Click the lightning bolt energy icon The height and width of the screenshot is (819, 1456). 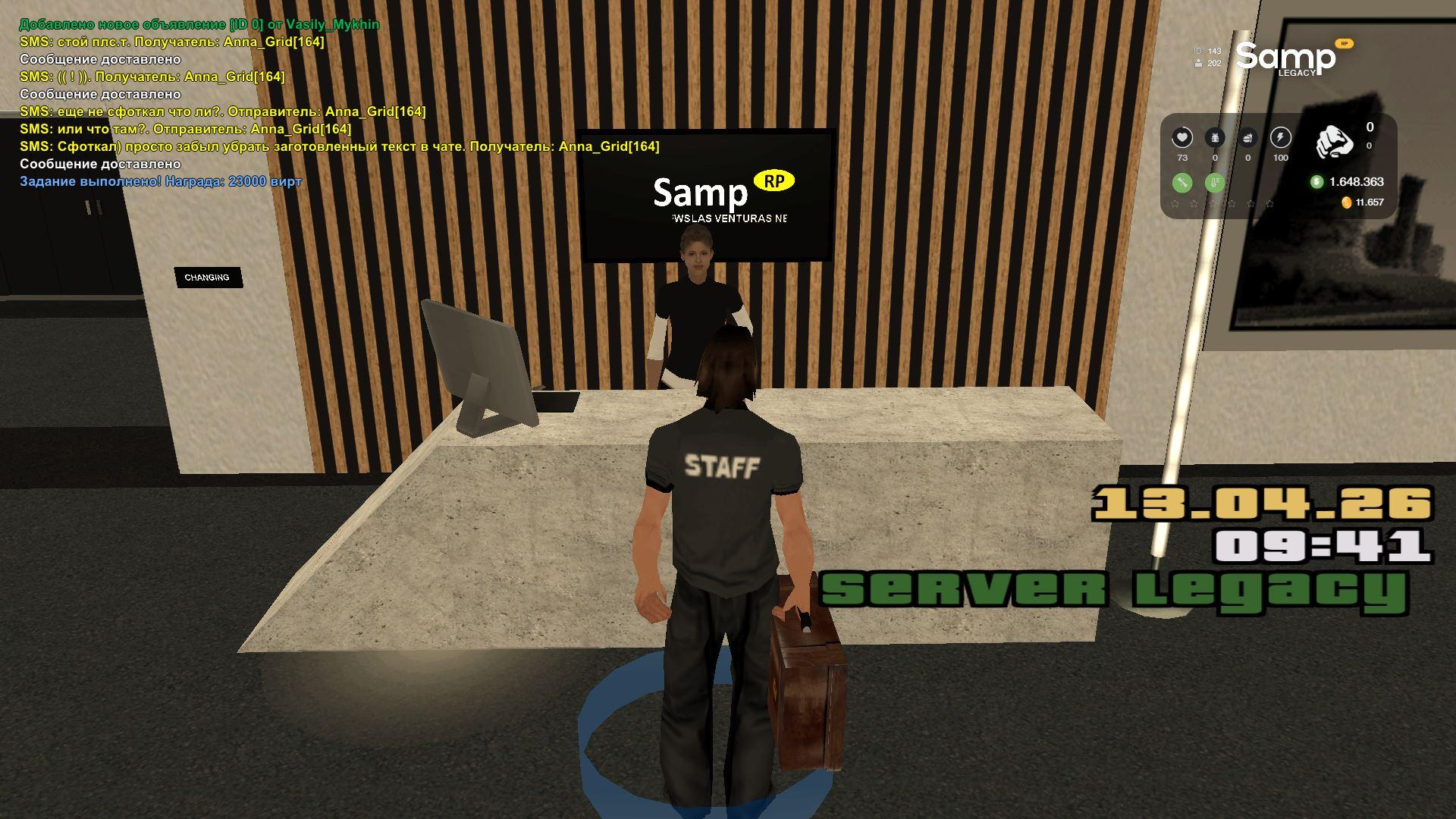pos(1281,137)
